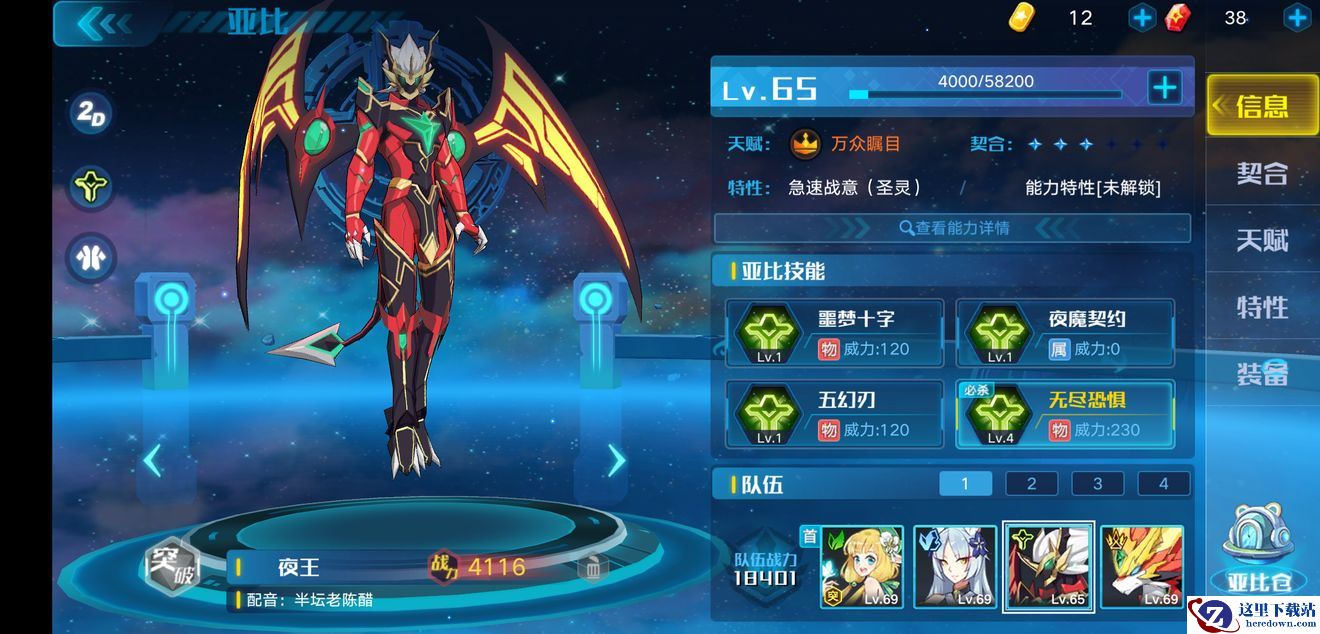Select the 无尽恐惧 ultimate skill

coord(1064,414)
